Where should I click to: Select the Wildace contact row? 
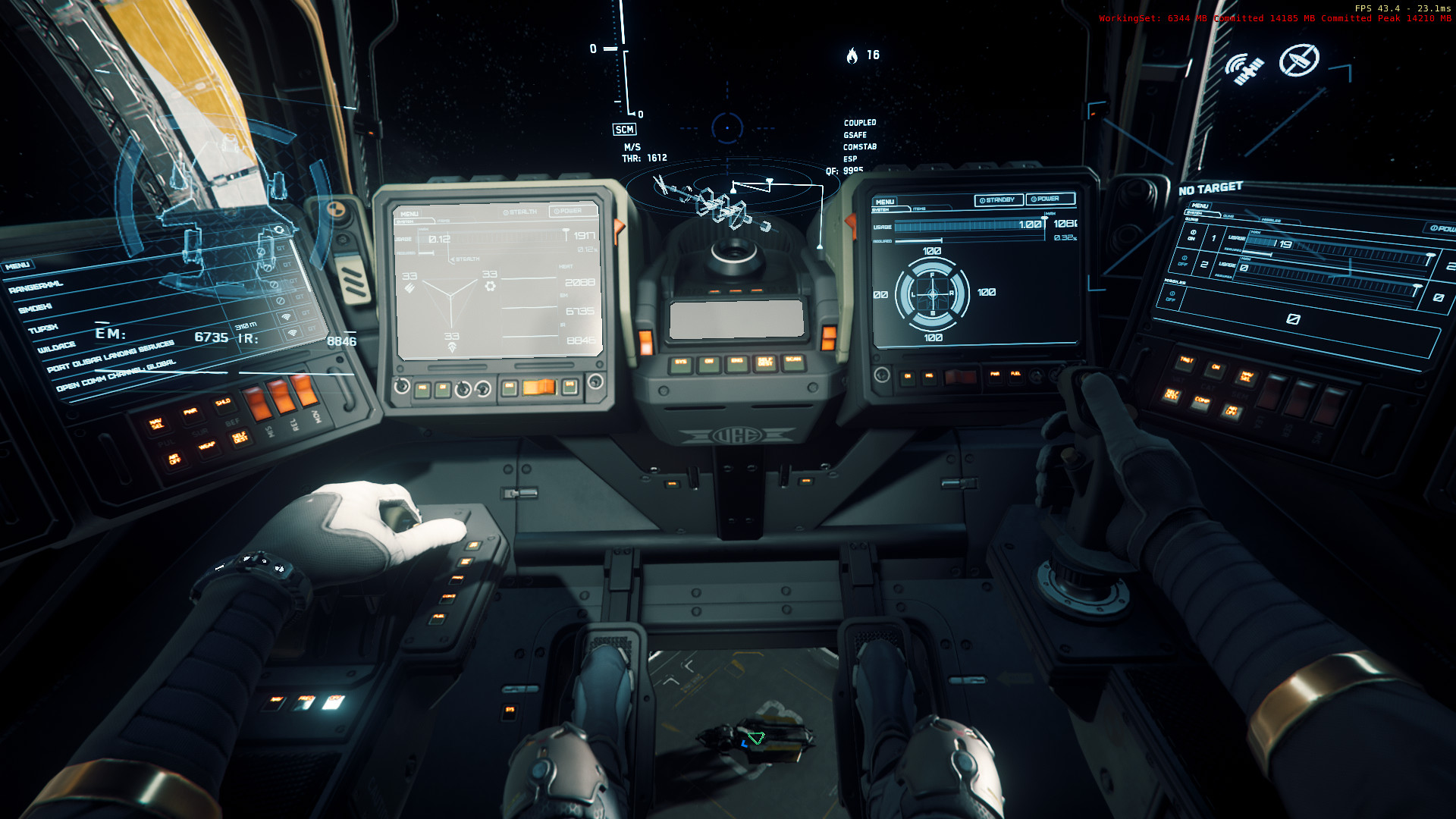click(57, 347)
